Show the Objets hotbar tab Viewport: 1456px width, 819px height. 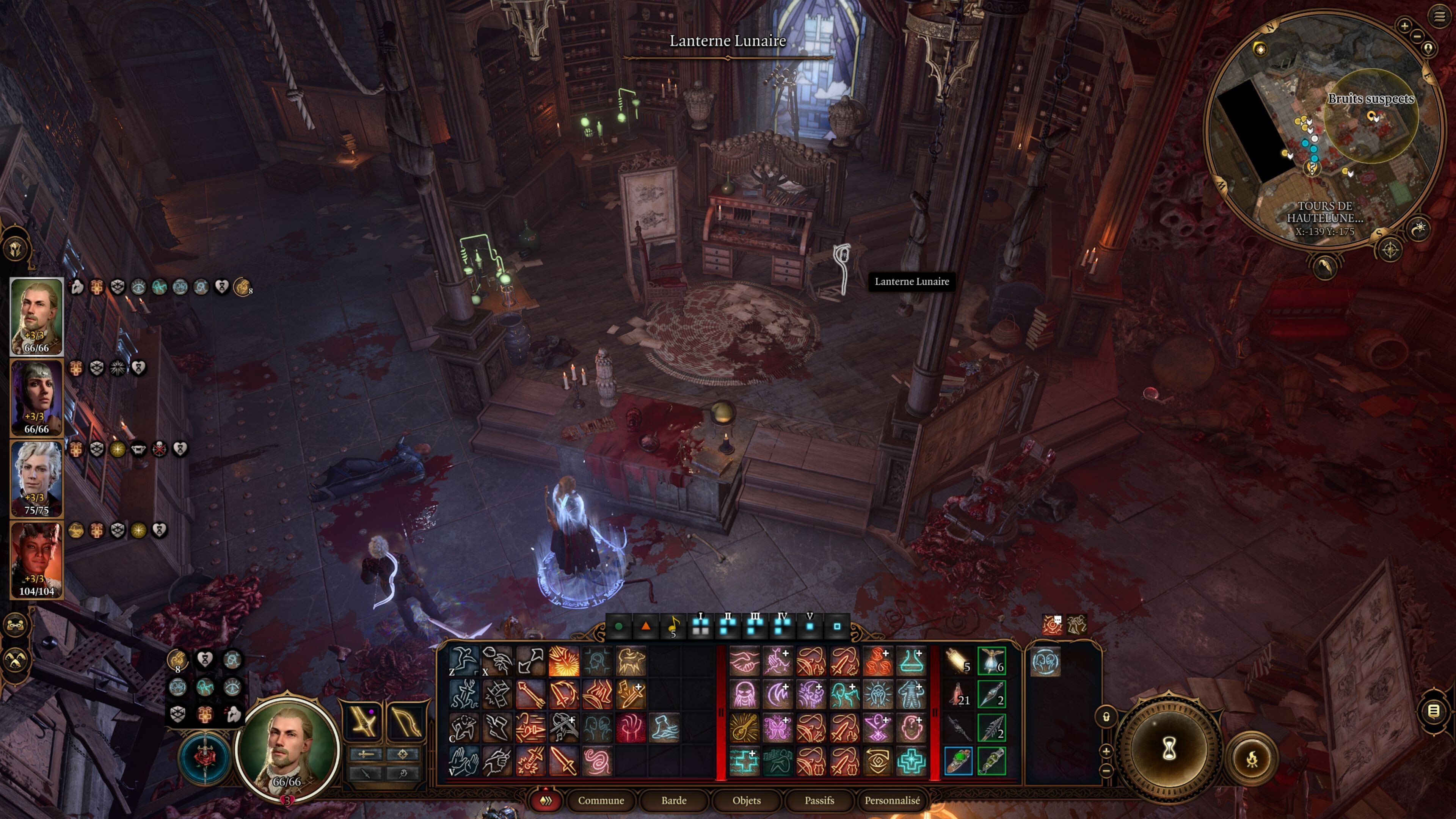(746, 800)
